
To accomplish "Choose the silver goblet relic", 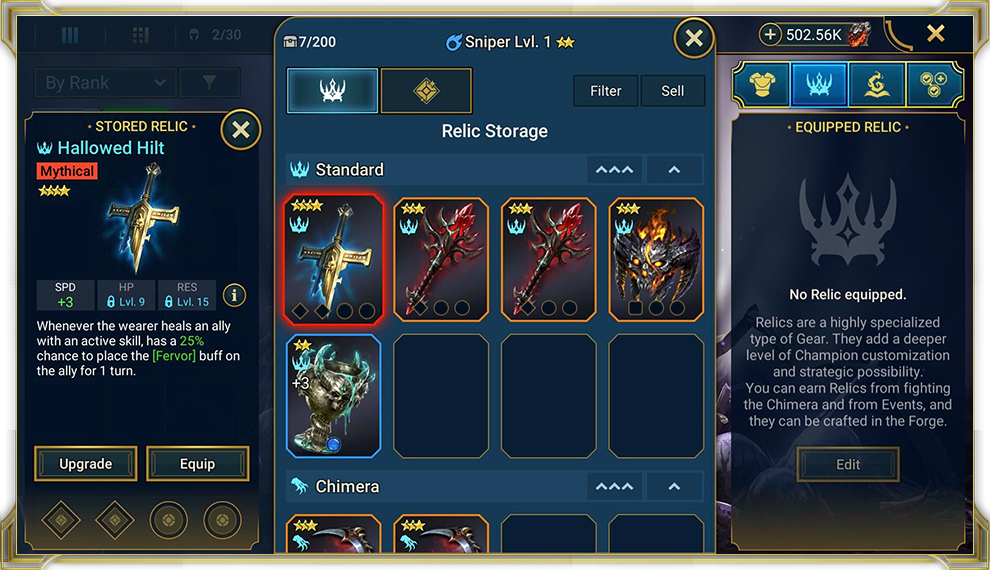I will (334, 396).
